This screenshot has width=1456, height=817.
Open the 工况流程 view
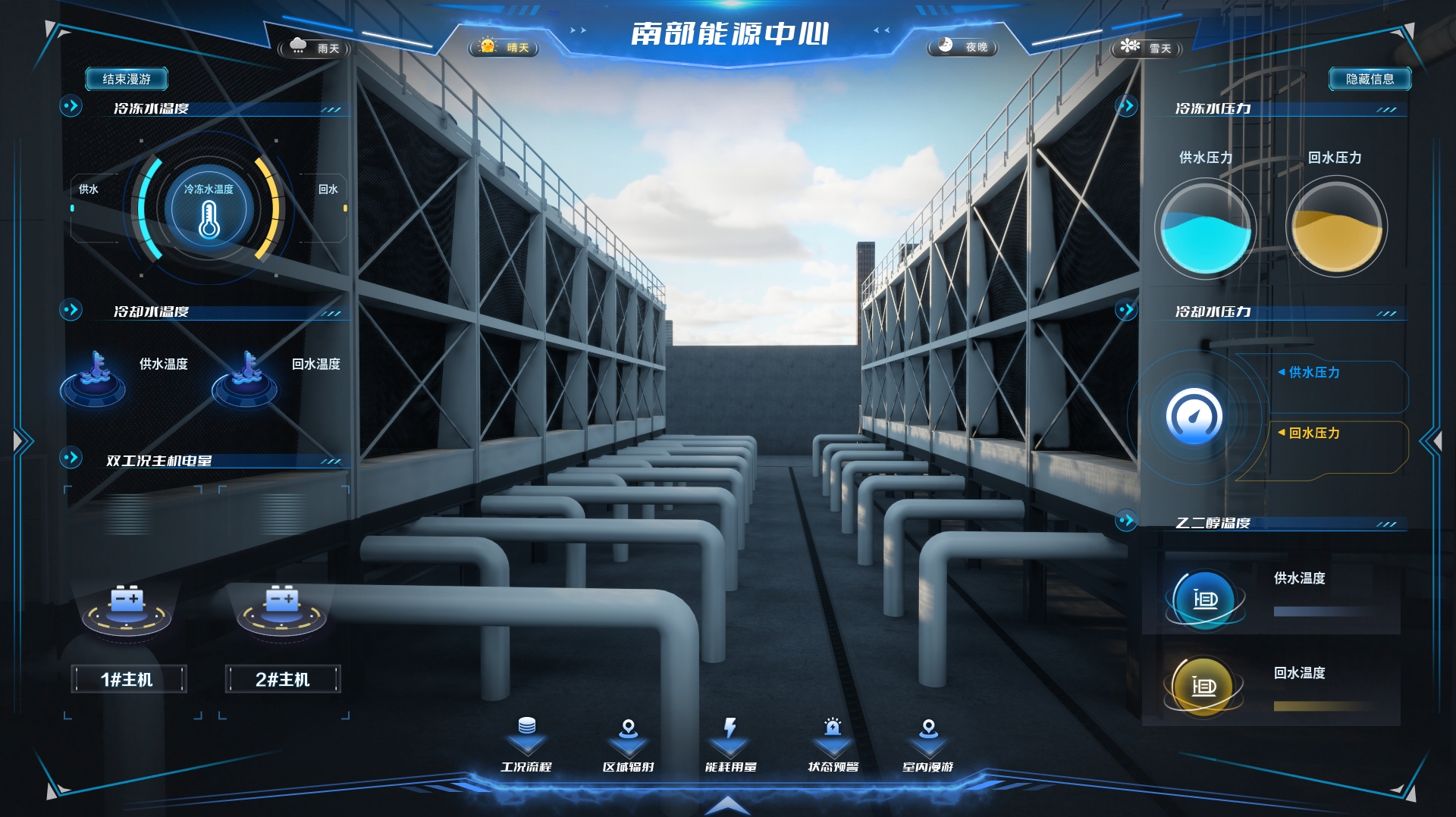[526, 746]
